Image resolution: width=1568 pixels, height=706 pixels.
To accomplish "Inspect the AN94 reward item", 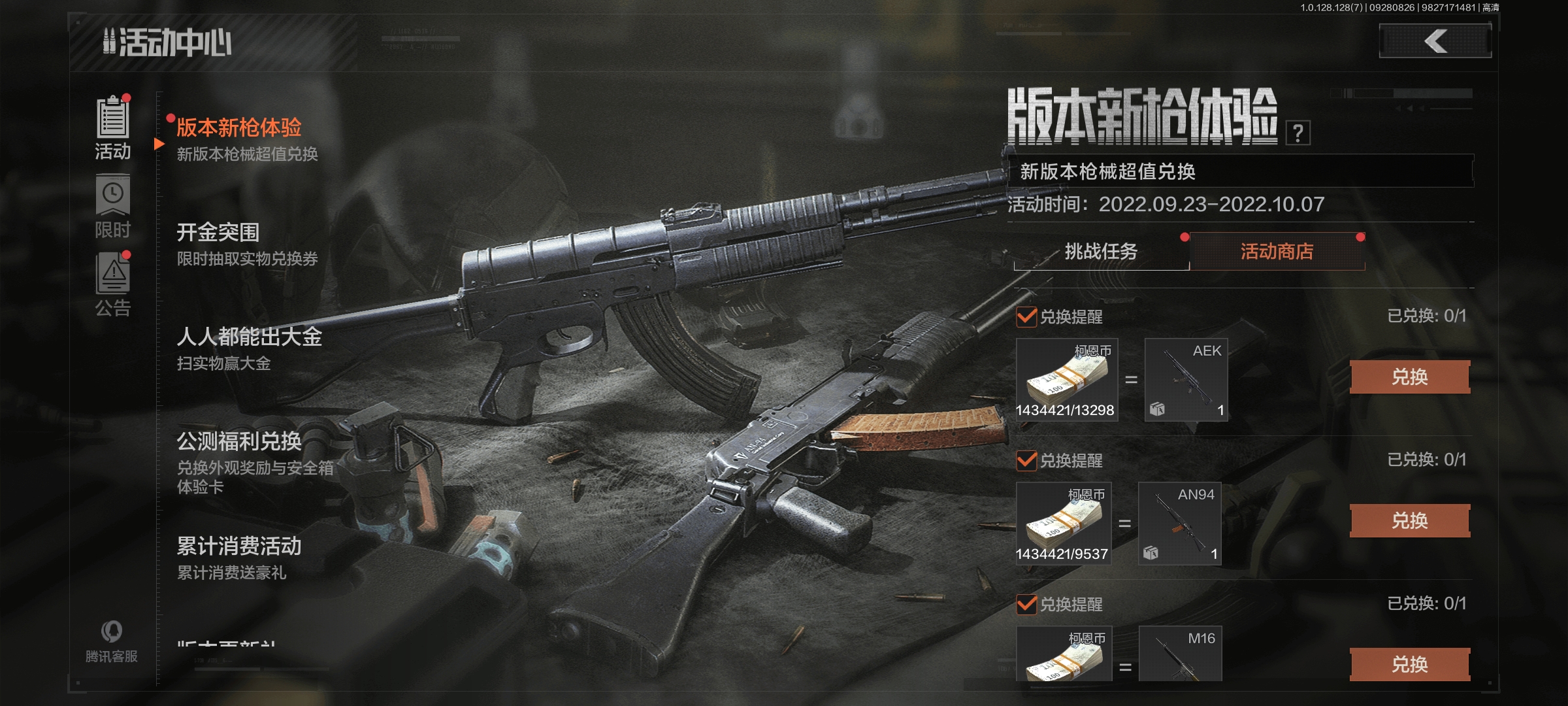I will point(1179,524).
